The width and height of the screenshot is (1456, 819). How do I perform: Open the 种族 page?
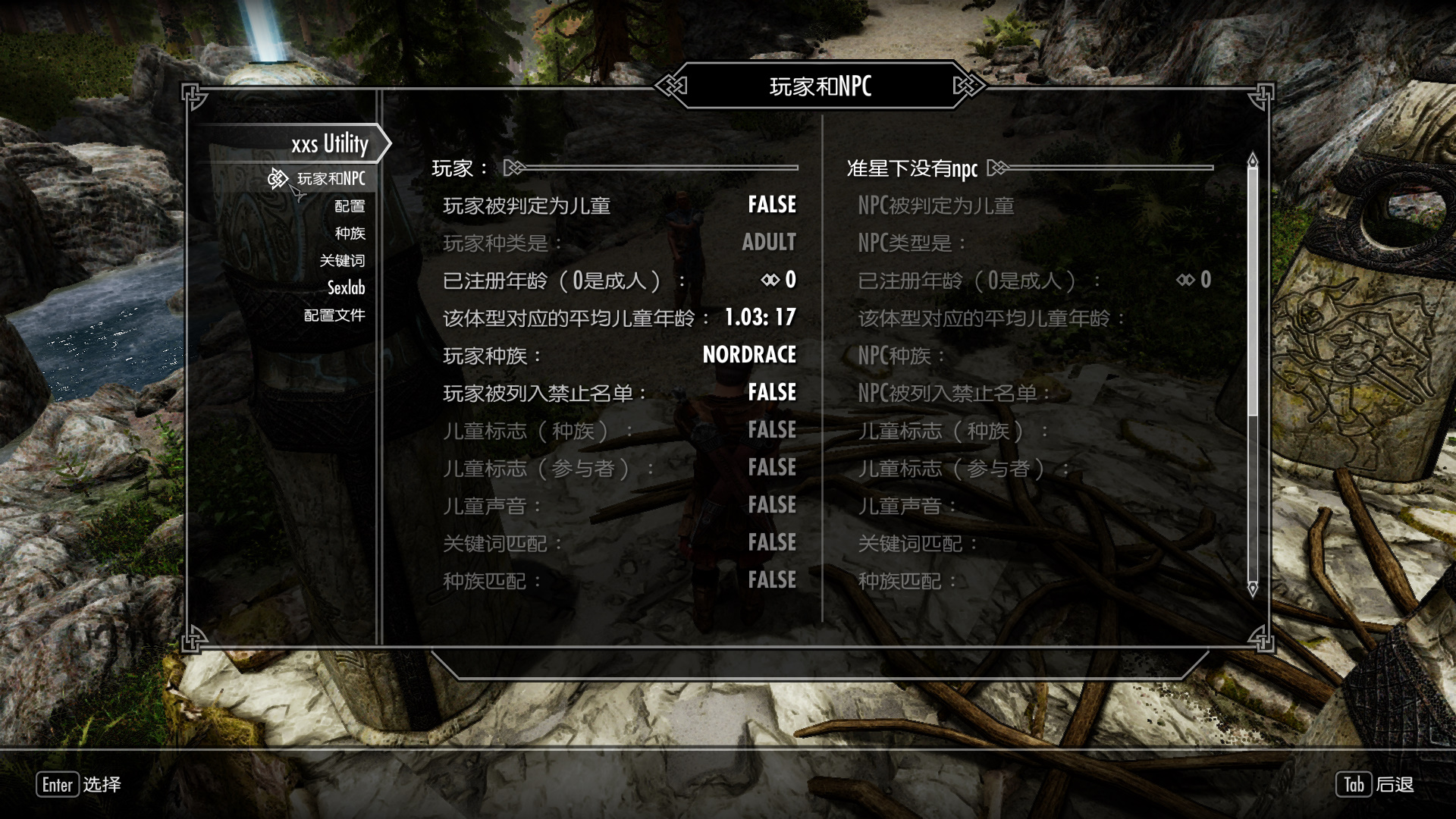pos(350,234)
